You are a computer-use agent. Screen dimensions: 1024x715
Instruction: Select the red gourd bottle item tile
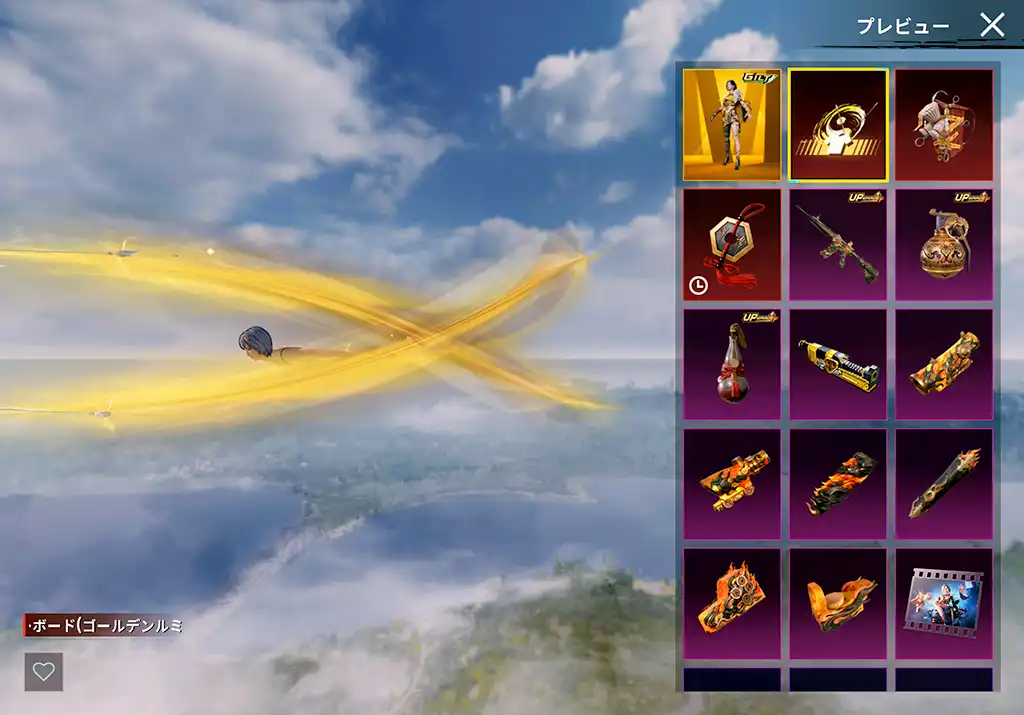tap(732, 364)
